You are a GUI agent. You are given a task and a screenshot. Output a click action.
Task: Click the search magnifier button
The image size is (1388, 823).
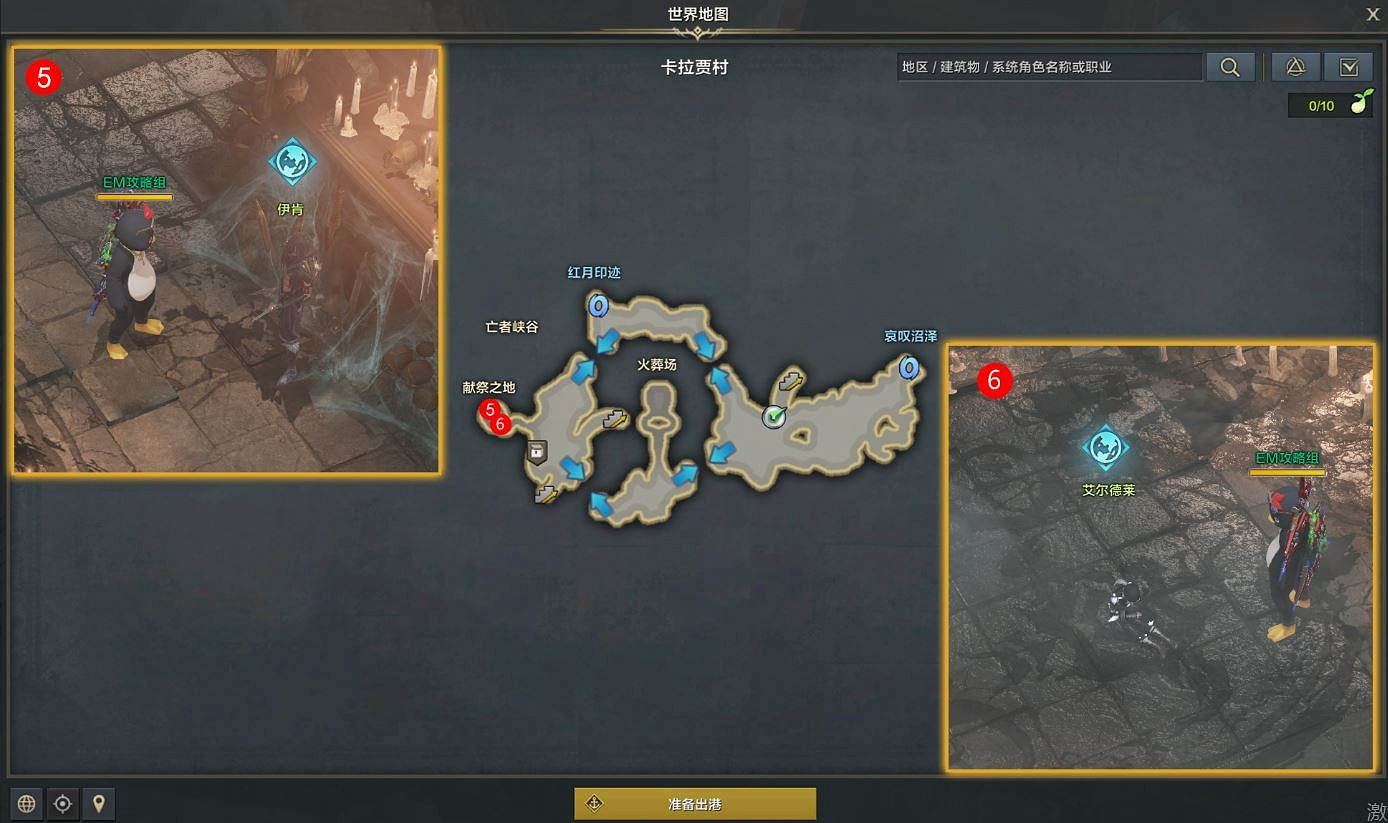pyautogui.click(x=1230, y=67)
